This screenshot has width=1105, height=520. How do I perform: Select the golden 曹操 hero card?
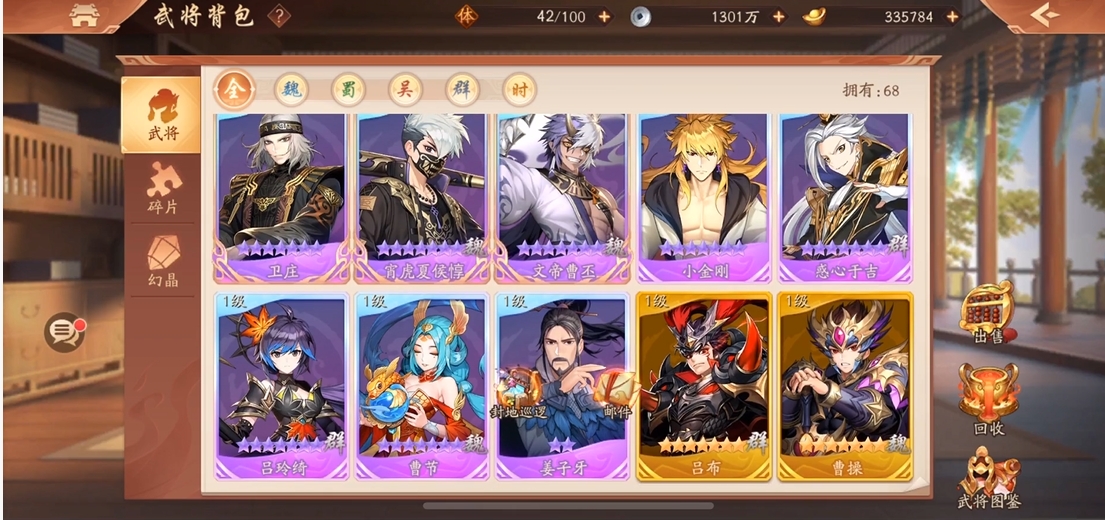tap(845, 385)
